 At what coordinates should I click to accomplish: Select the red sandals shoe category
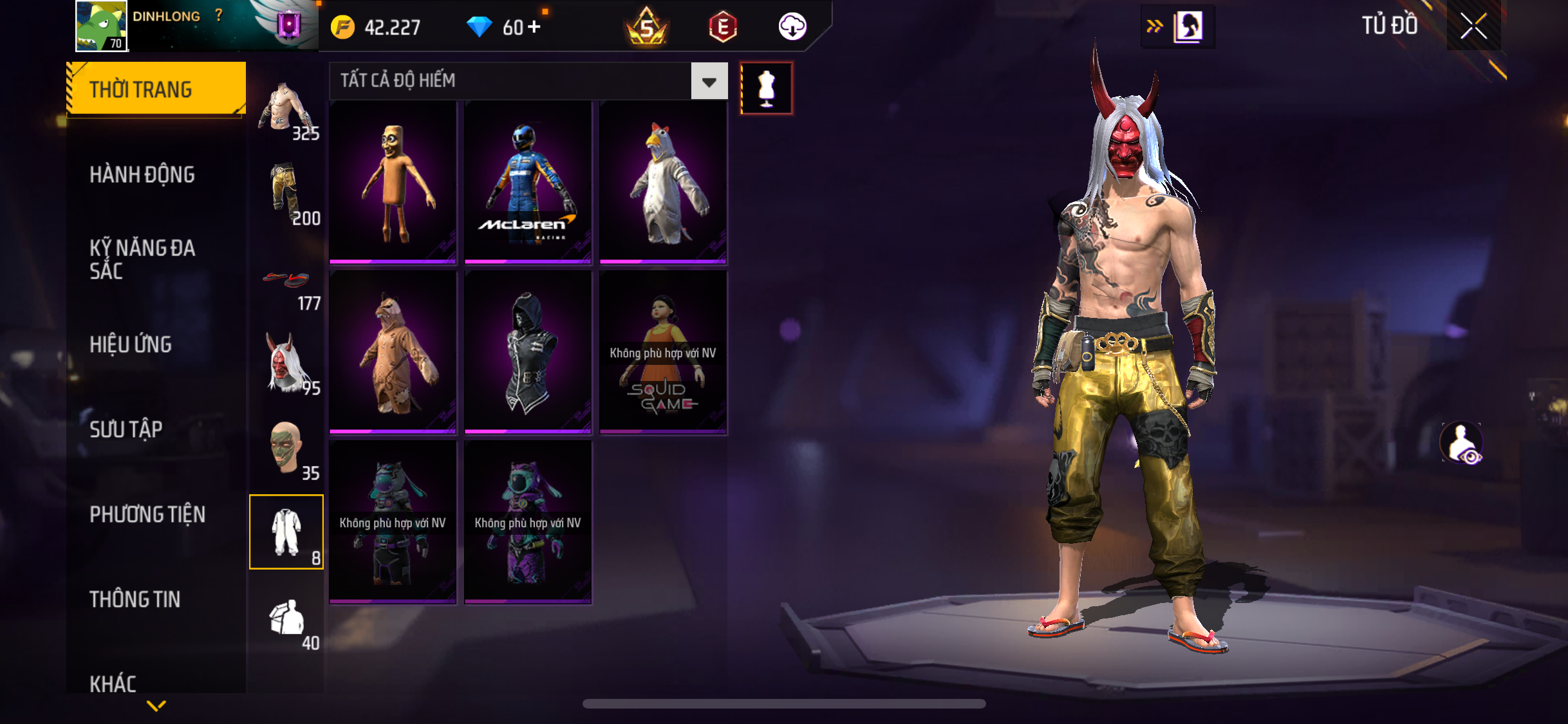pos(286,283)
